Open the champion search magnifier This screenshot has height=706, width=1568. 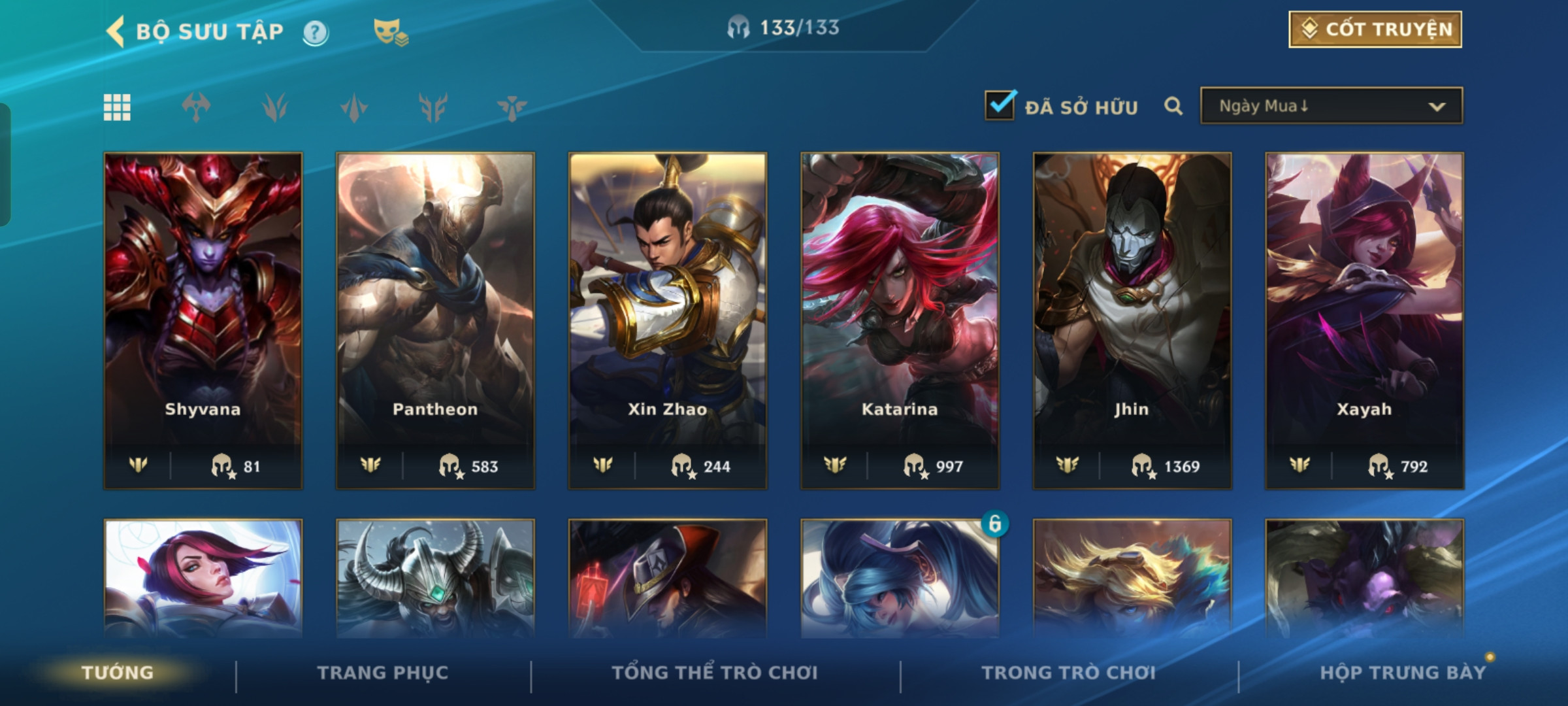(x=1173, y=106)
